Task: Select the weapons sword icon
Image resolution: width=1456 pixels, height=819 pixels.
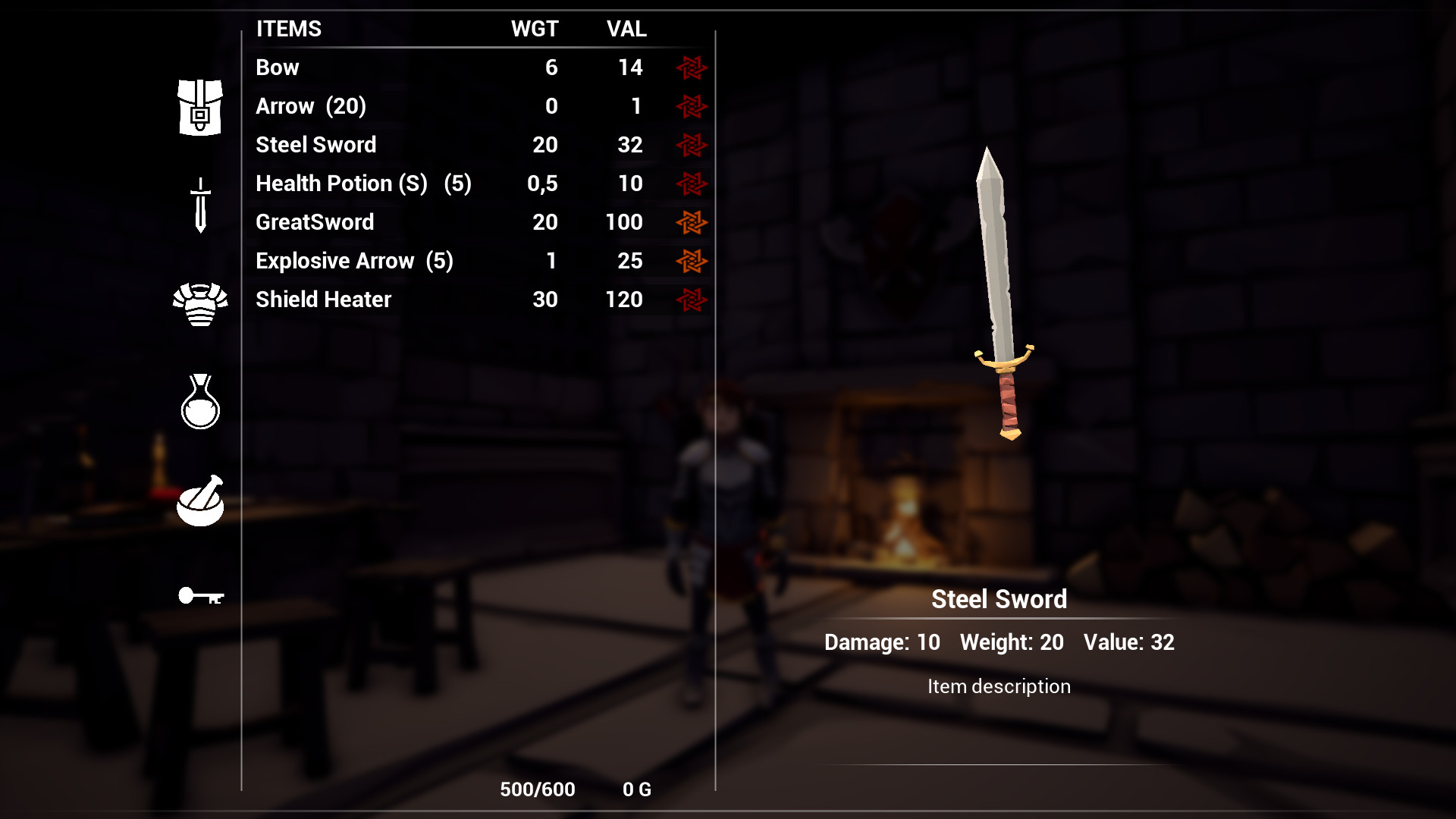Action: click(x=199, y=203)
